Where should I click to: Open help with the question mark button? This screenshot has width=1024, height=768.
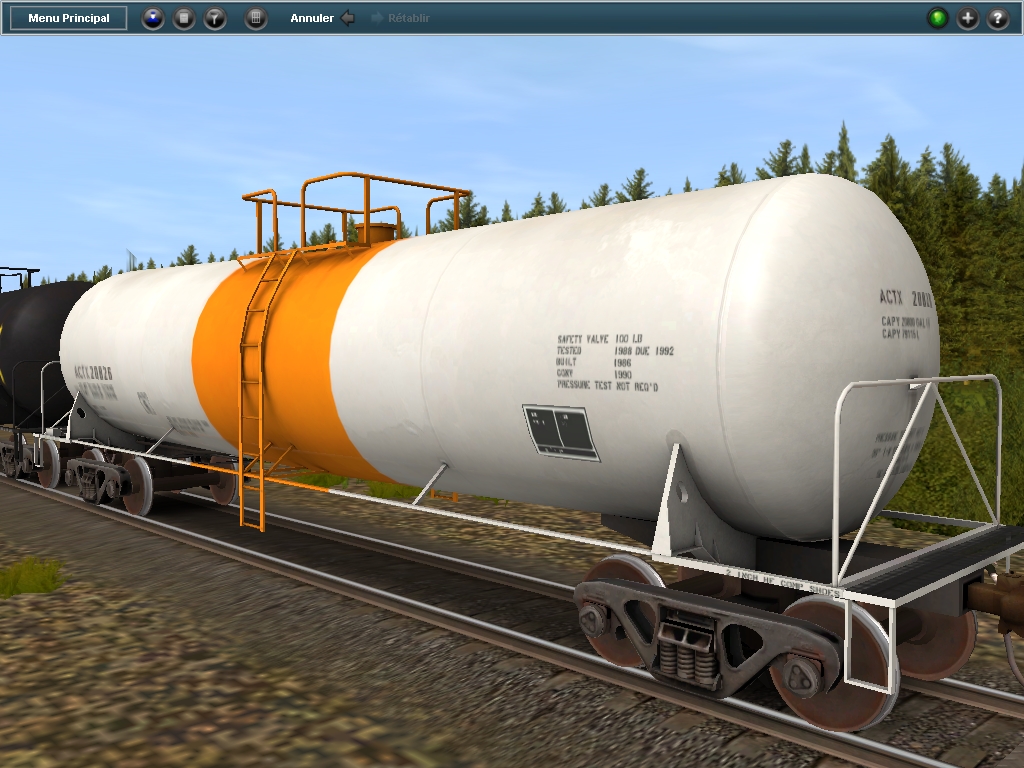(x=998, y=18)
